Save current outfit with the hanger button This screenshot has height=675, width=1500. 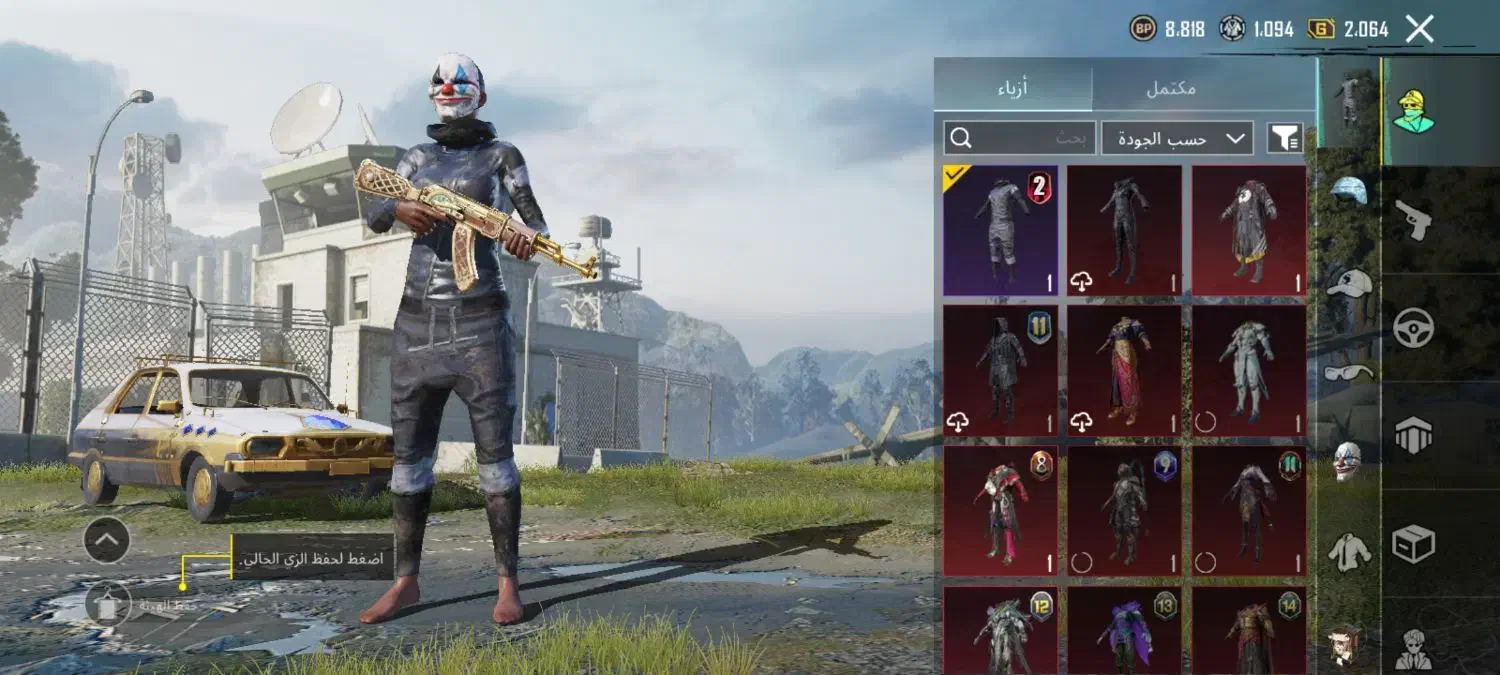(108, 605)
